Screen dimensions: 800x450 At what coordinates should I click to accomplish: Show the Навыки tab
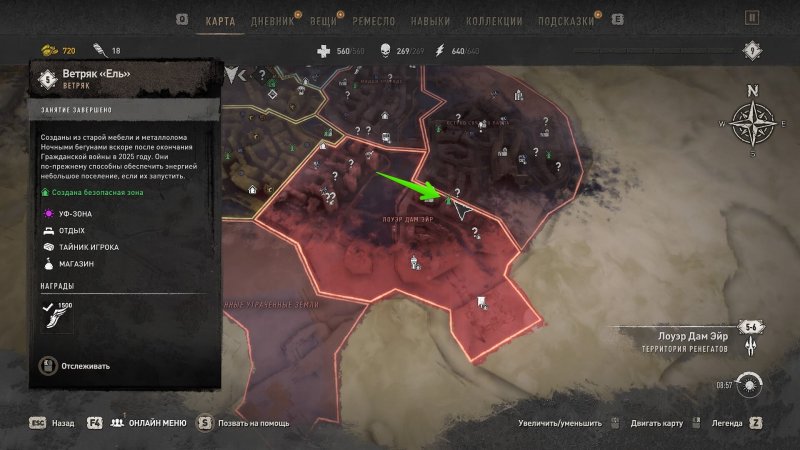click(432, 19)
